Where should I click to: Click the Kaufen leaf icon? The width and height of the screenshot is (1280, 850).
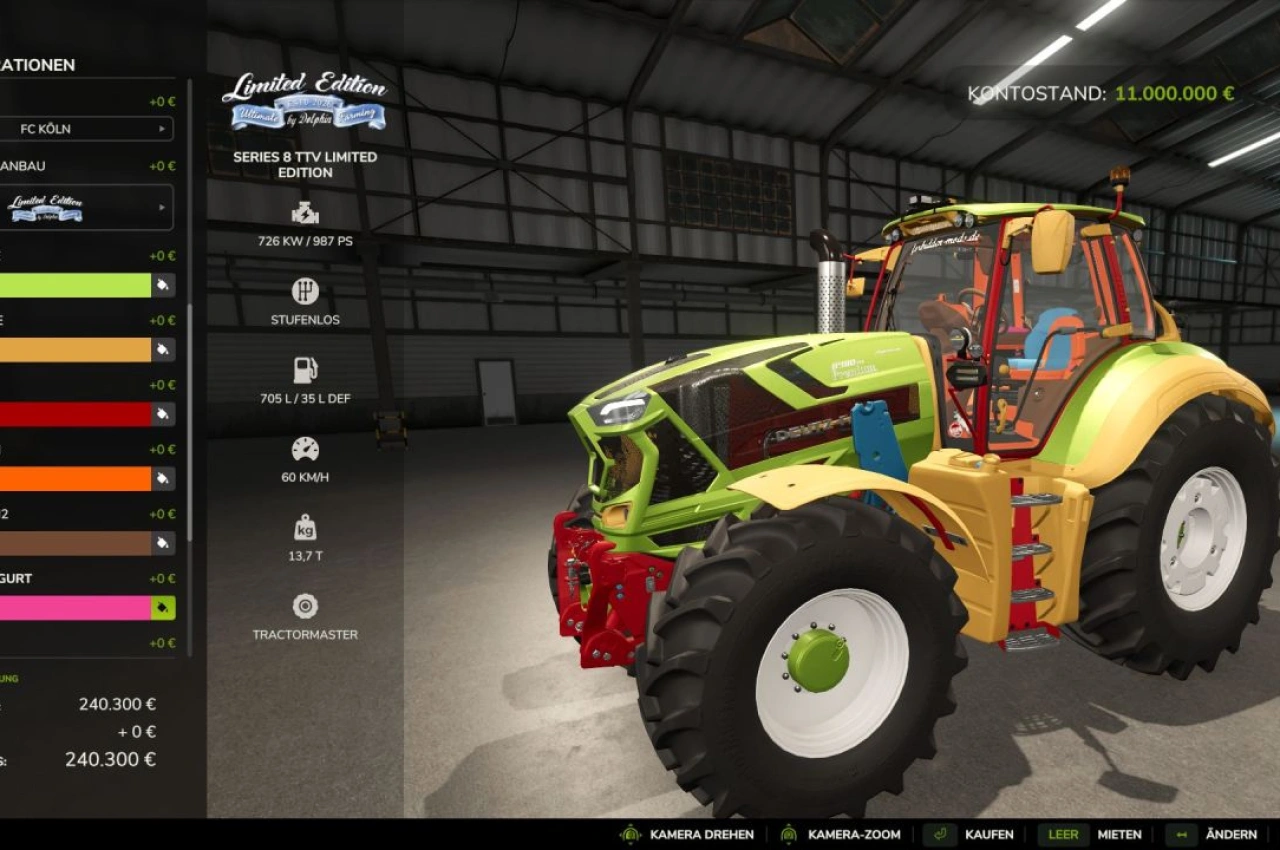click(x=942, y=834)
